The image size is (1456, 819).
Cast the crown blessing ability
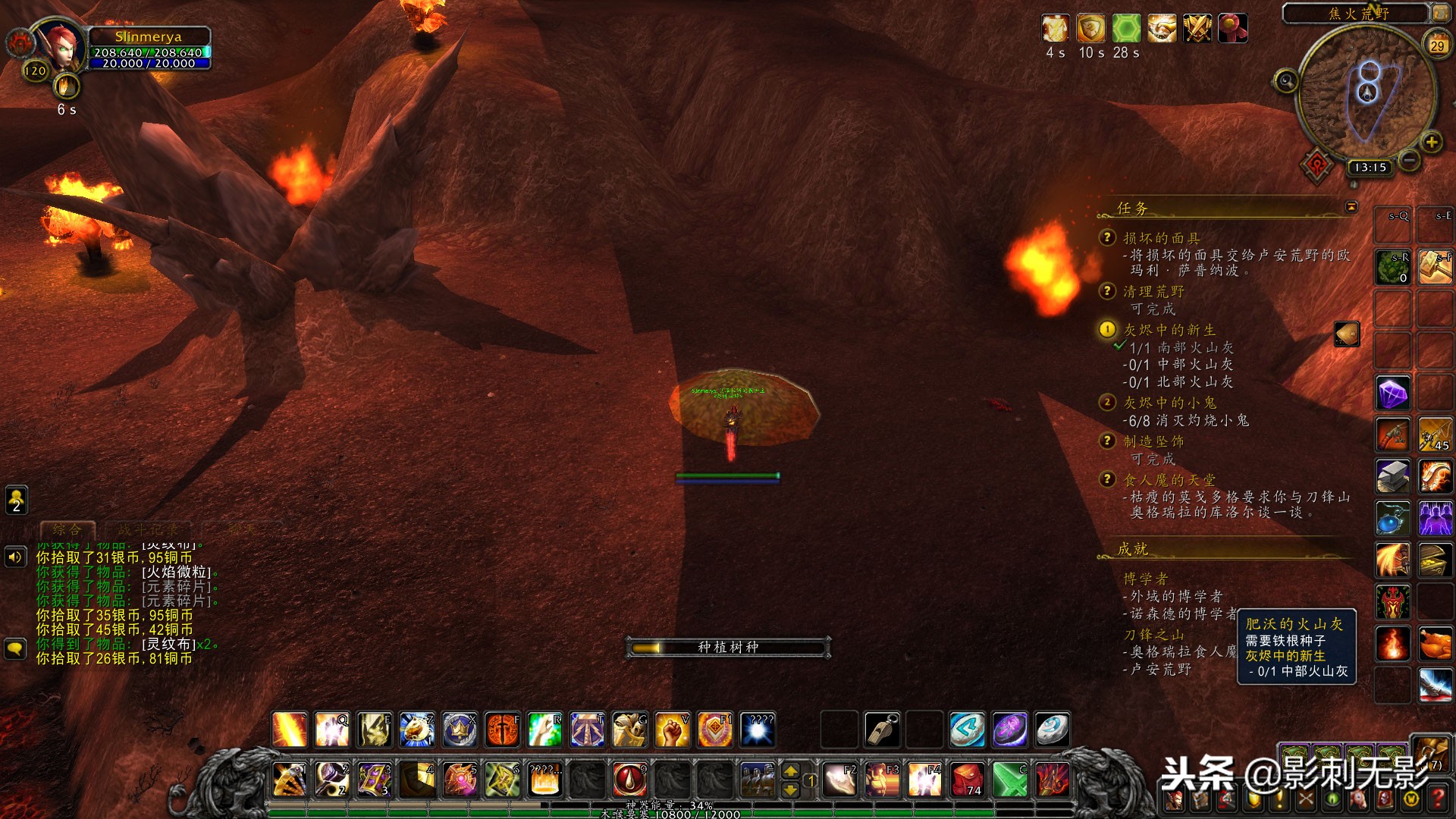click(460, 730)
